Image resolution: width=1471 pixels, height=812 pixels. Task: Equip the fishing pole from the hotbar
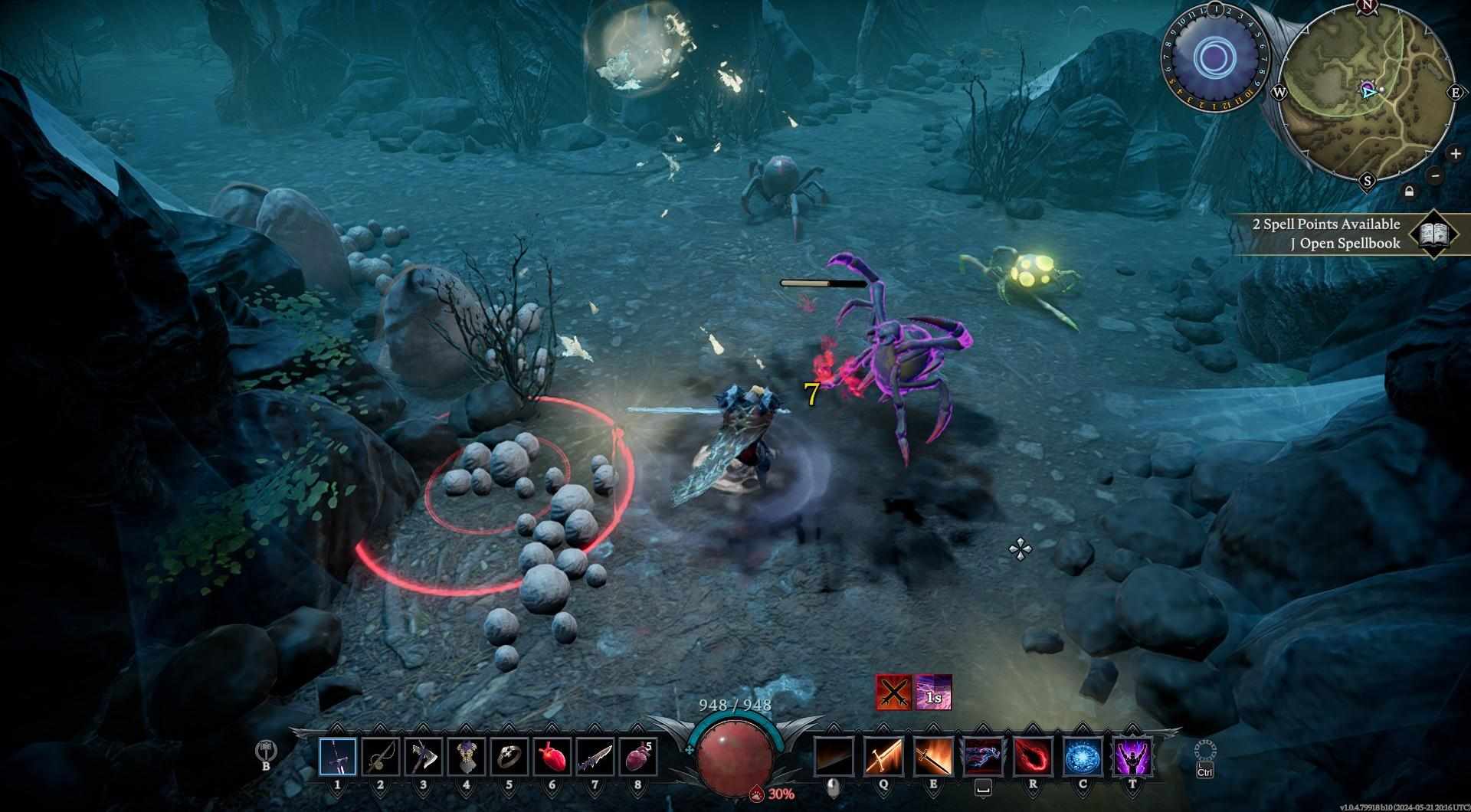[381, 757]
